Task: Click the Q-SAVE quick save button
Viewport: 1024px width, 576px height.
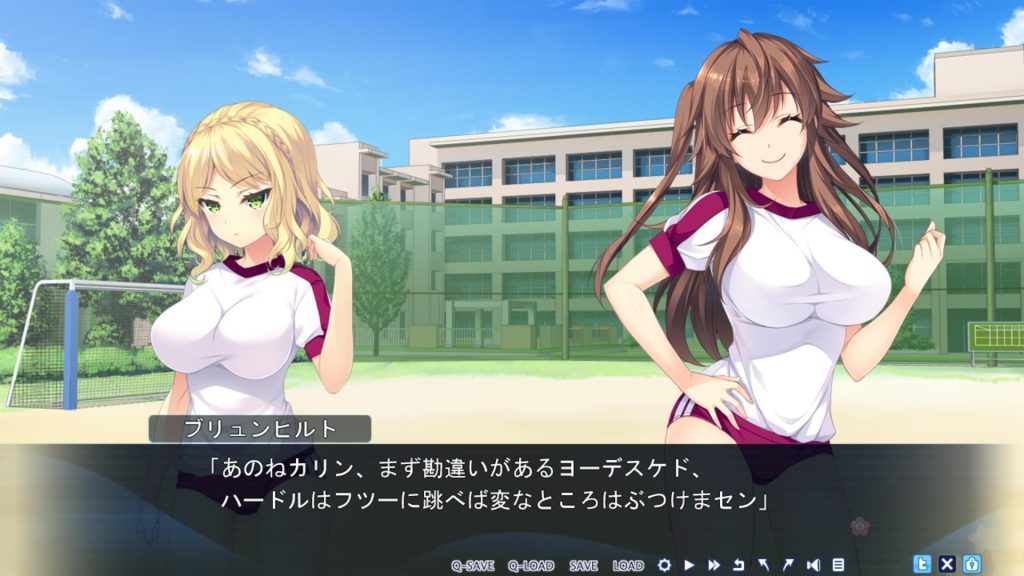Action: point(473,565)
